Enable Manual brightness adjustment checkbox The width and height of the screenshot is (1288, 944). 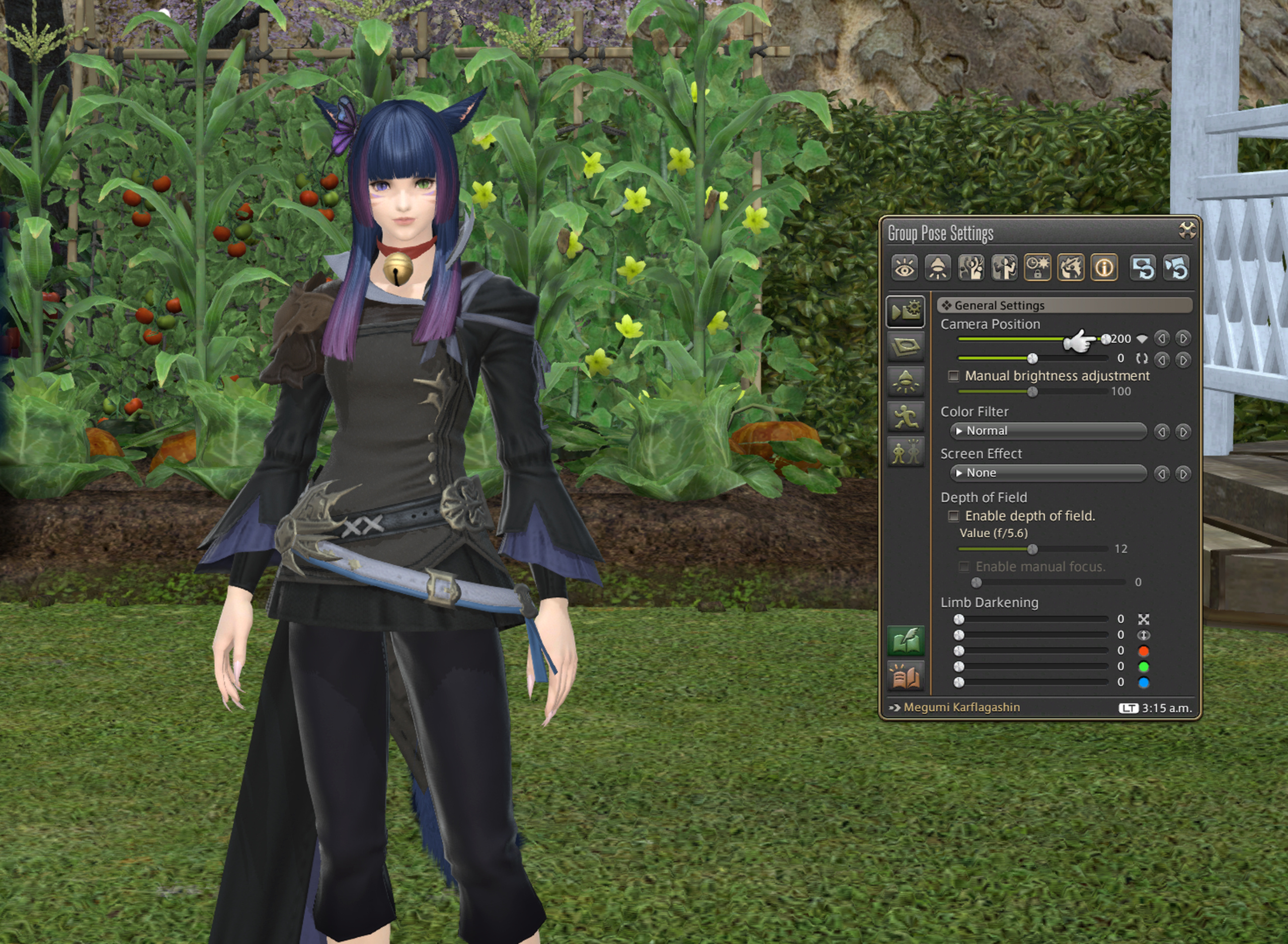point(953,376)
